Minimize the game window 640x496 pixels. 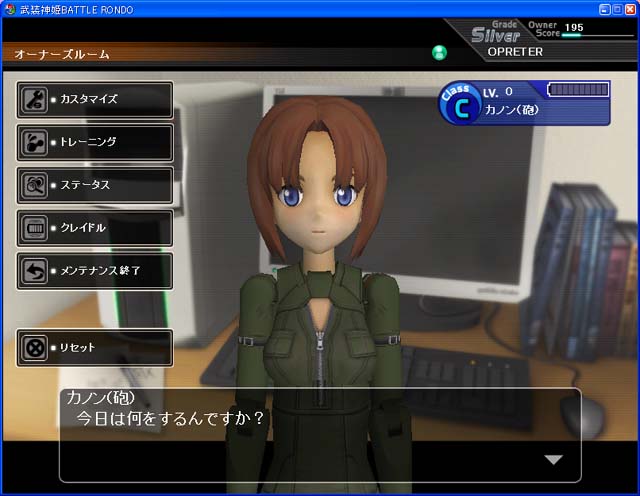click(603, 8)
